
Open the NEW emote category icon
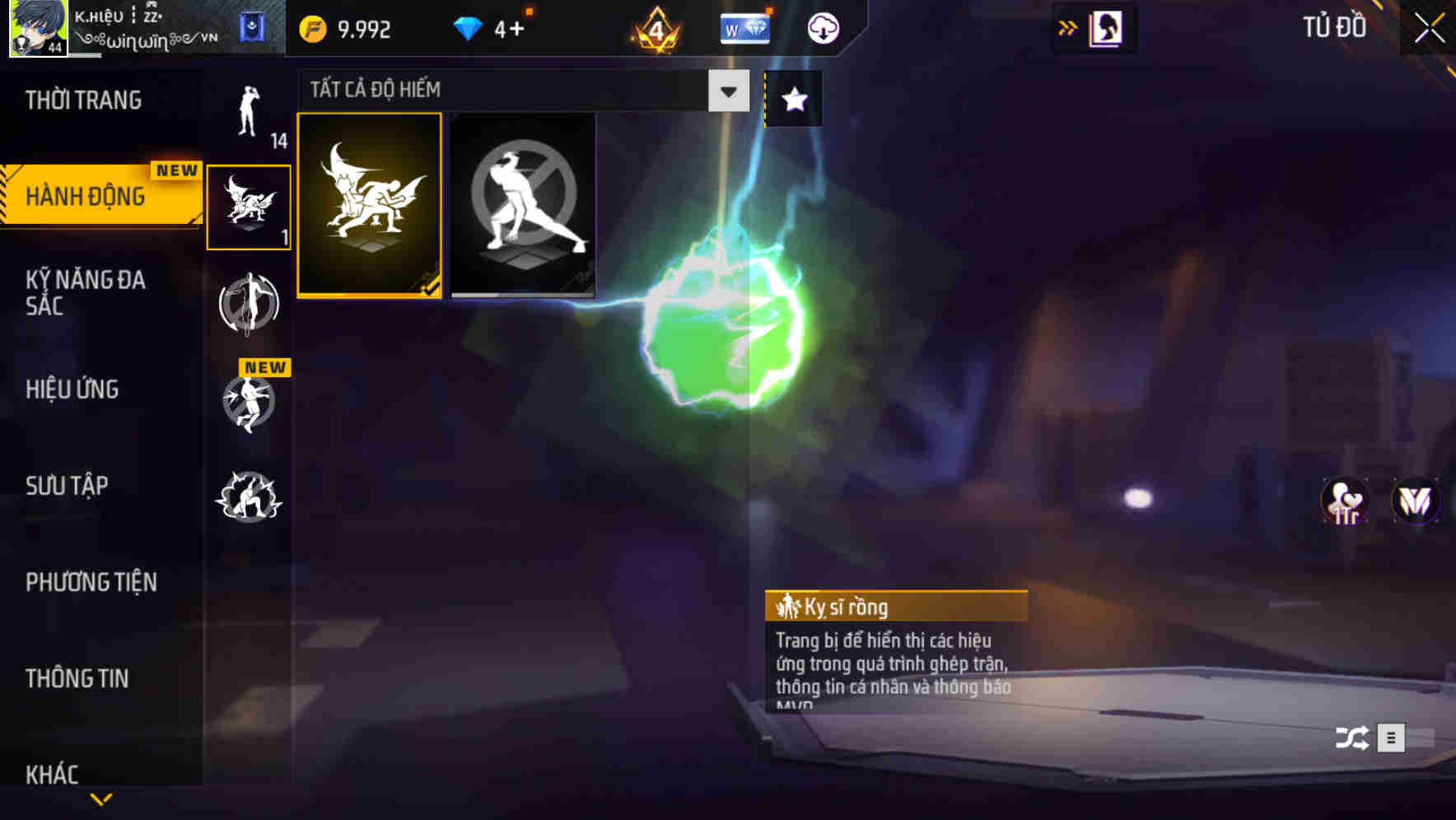click(x=248, y=403)
